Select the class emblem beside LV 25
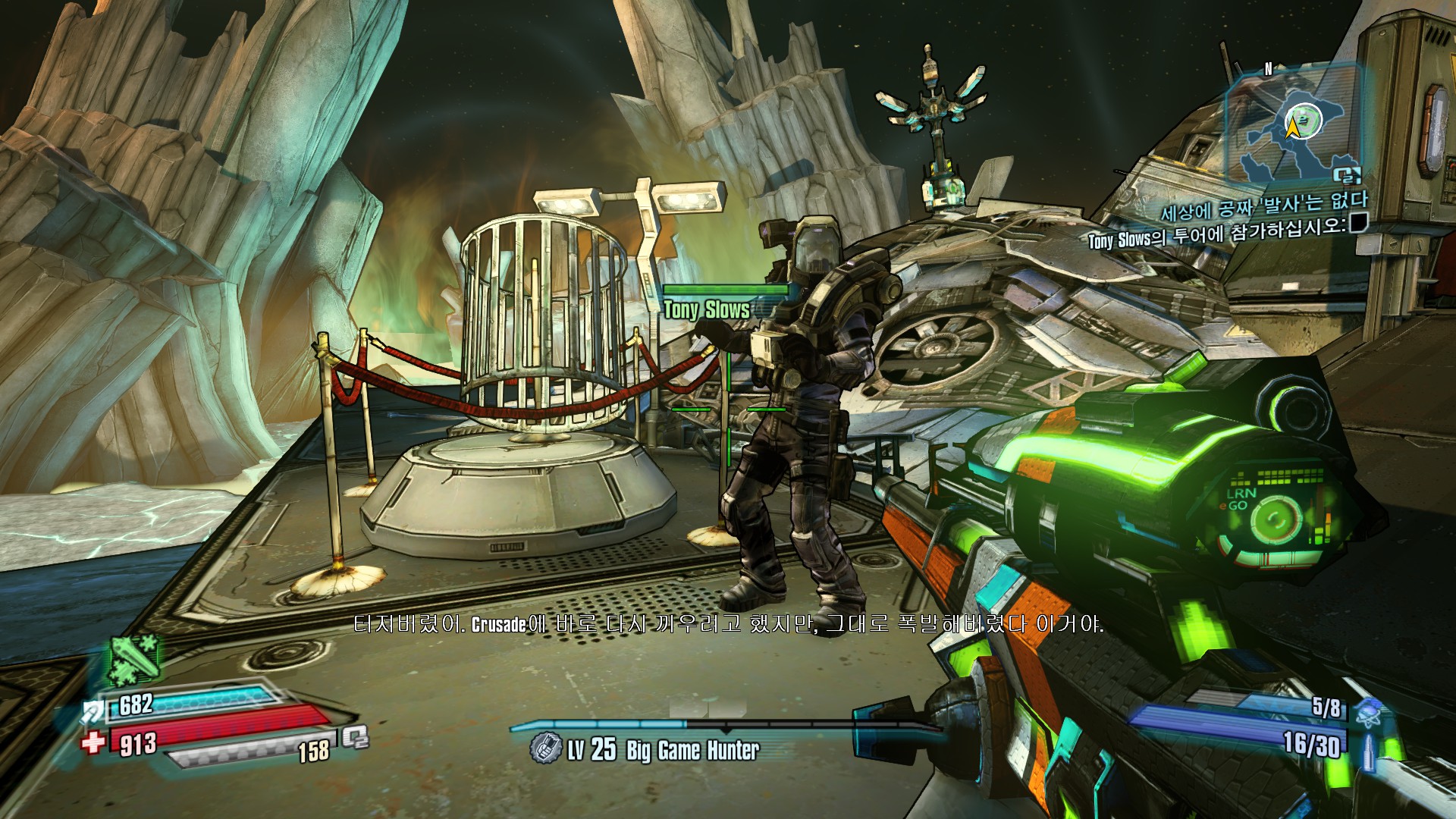The image size is (1456, 819). point(544,748)
